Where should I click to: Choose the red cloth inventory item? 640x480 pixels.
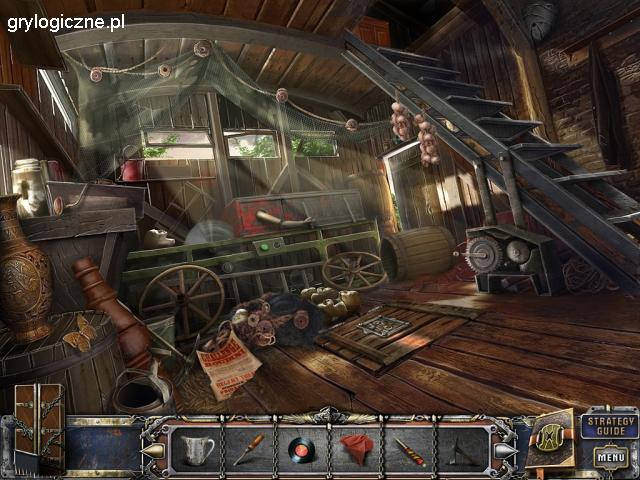point(355,448)
